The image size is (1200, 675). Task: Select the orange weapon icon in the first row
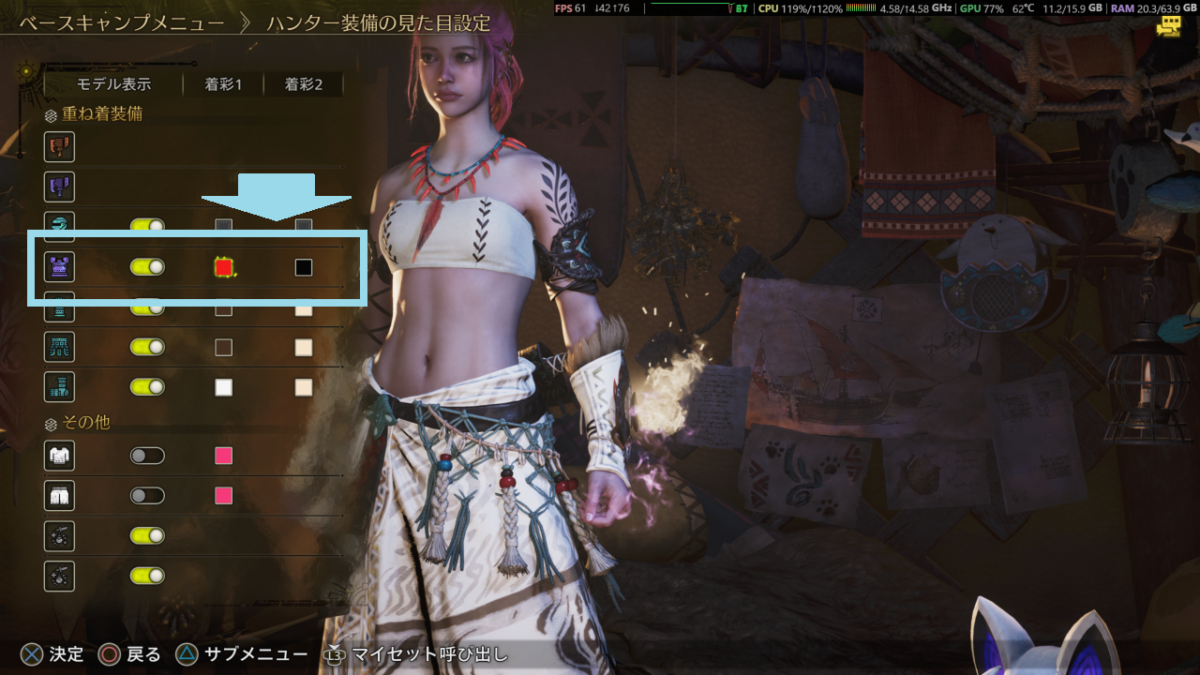click(x=59, y=148)
